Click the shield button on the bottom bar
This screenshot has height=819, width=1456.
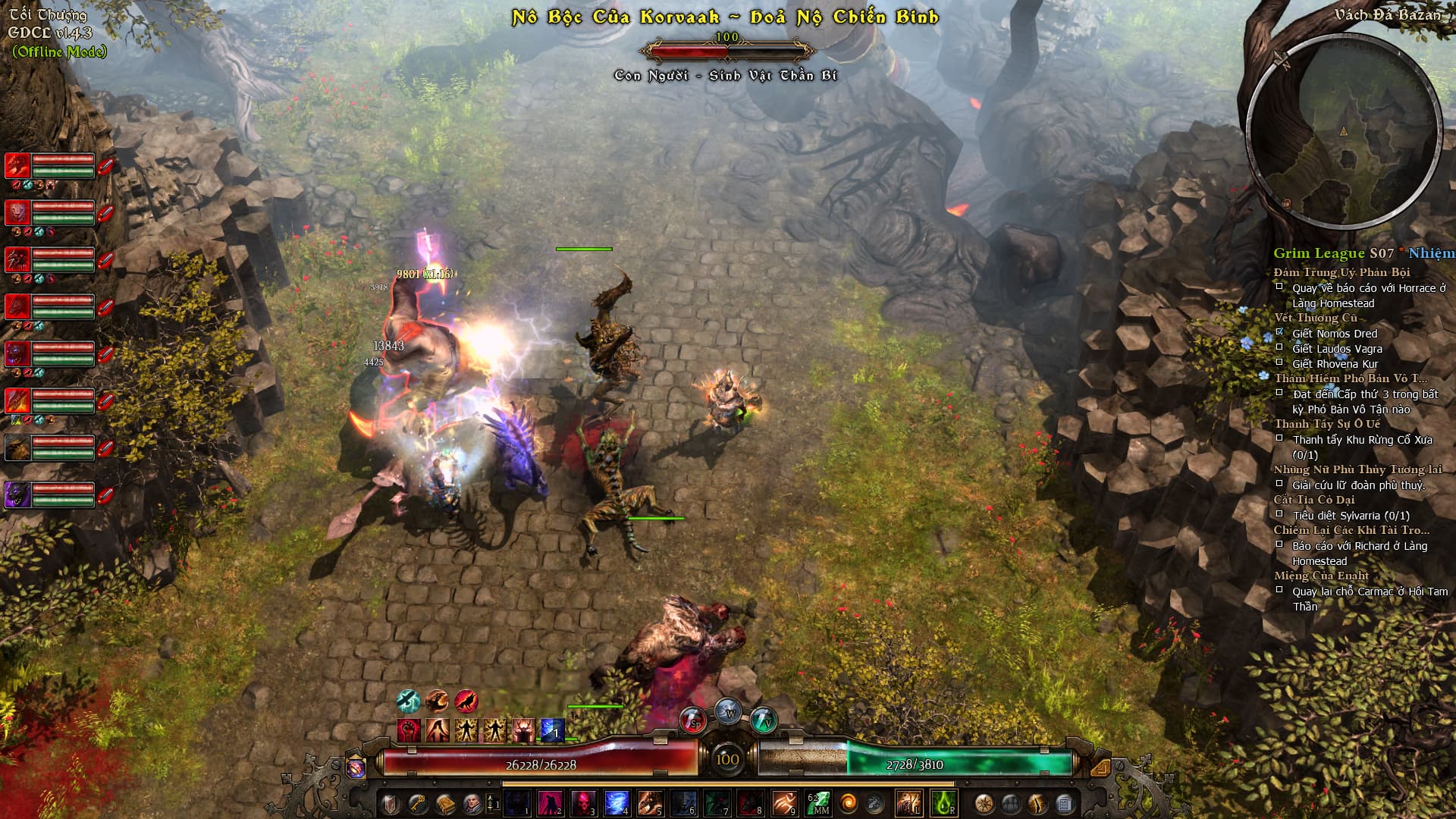(391, 802)
